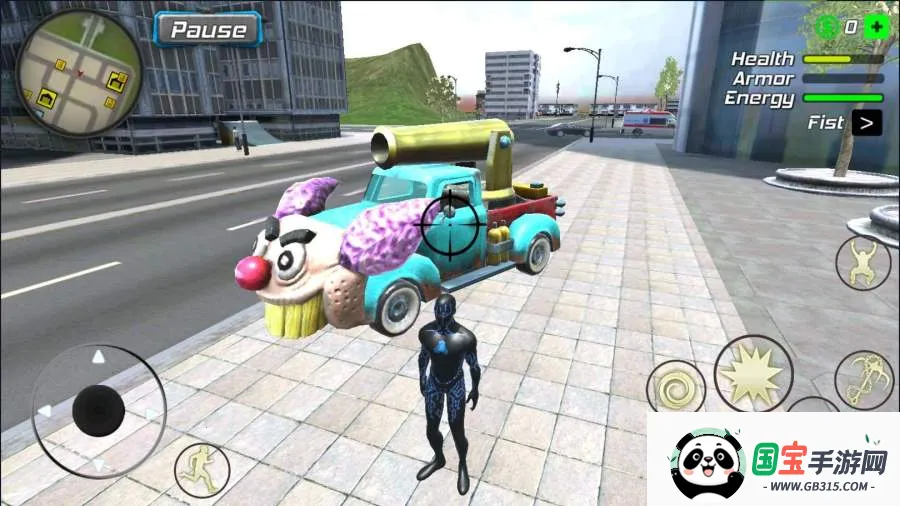This screenshot has height=506, width=900.
Task: Tap the up arrow on the joystick
Action: (98, 357)
